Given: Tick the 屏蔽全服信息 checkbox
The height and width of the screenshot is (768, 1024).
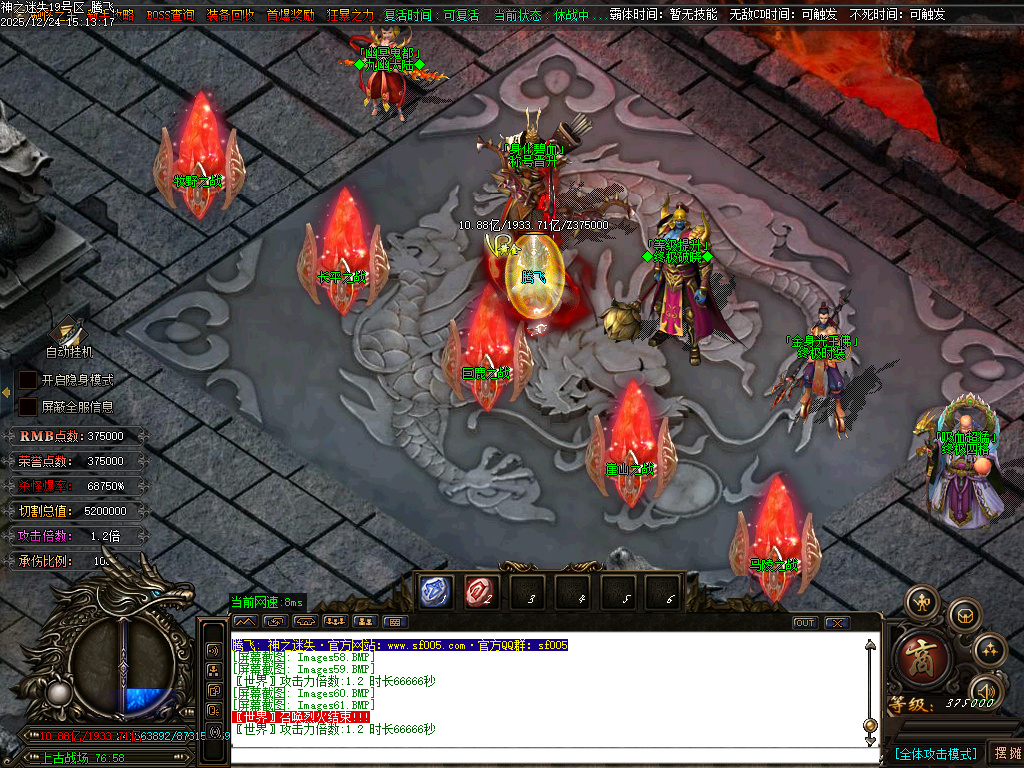Looking at the screenshot, I should click(29, 407).
